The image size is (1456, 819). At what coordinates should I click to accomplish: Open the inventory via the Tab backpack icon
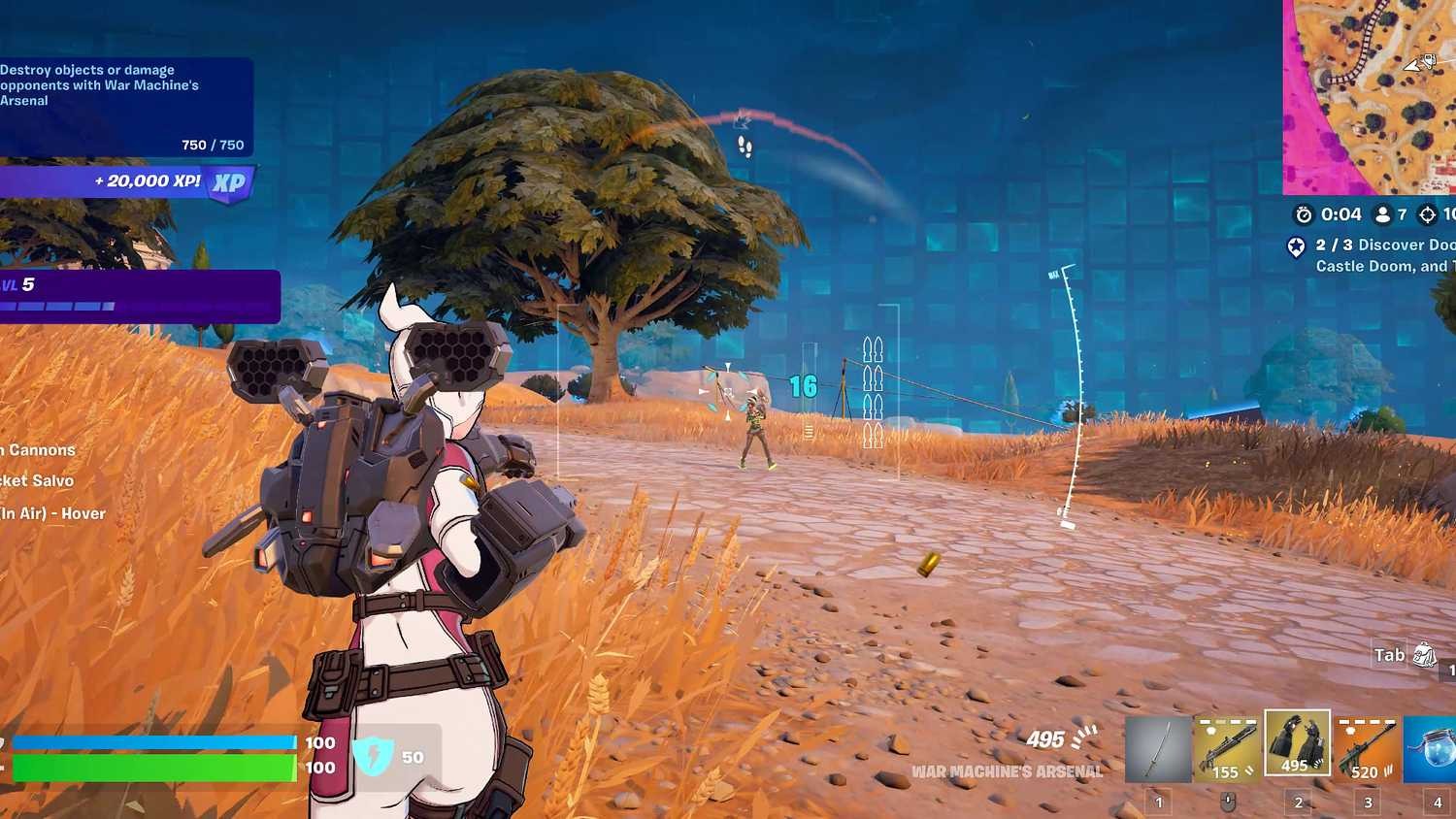point(1423,656)
